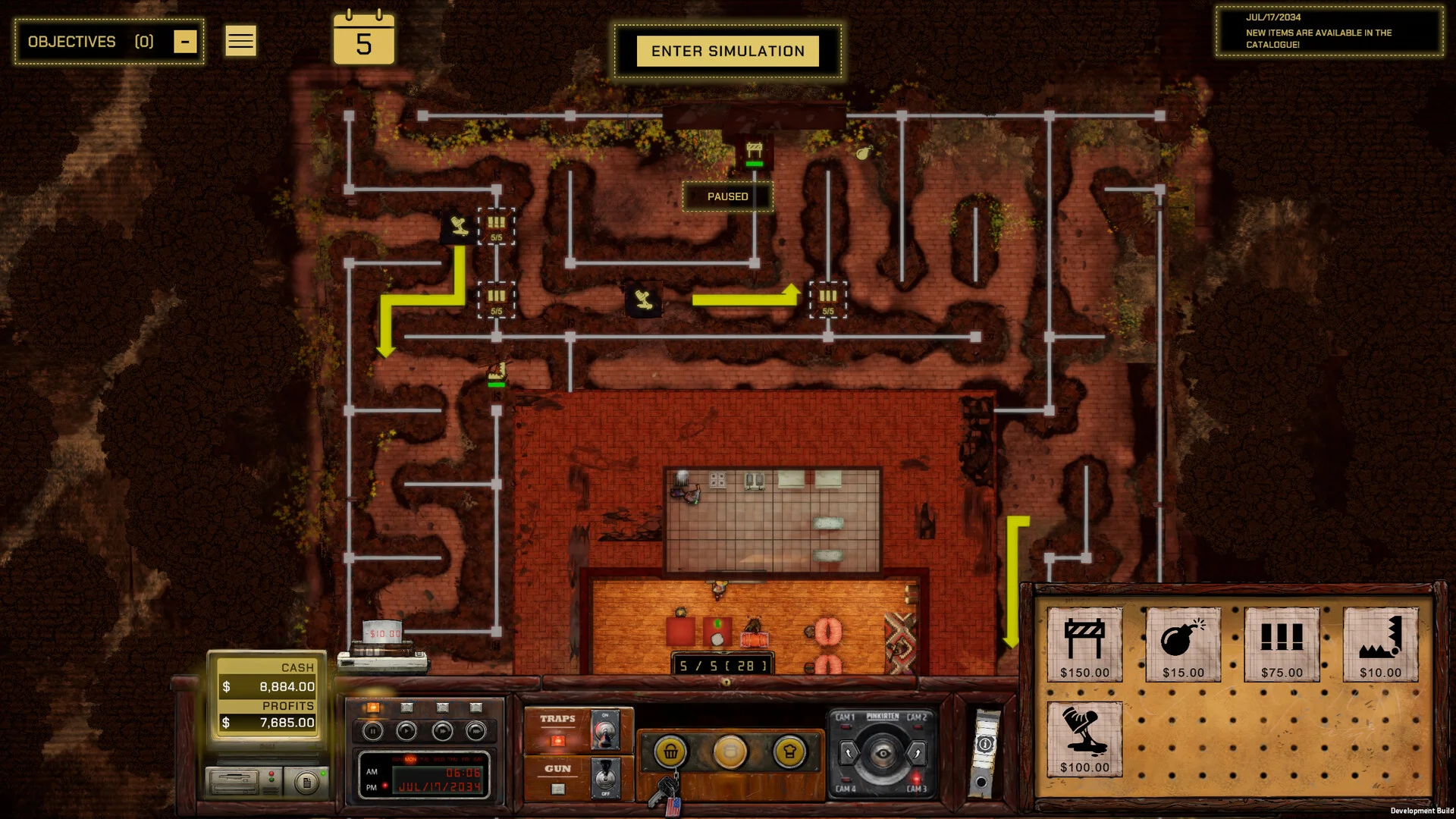
Task: Select the $15 bomb item
Action: click(x=1183, y=644)
